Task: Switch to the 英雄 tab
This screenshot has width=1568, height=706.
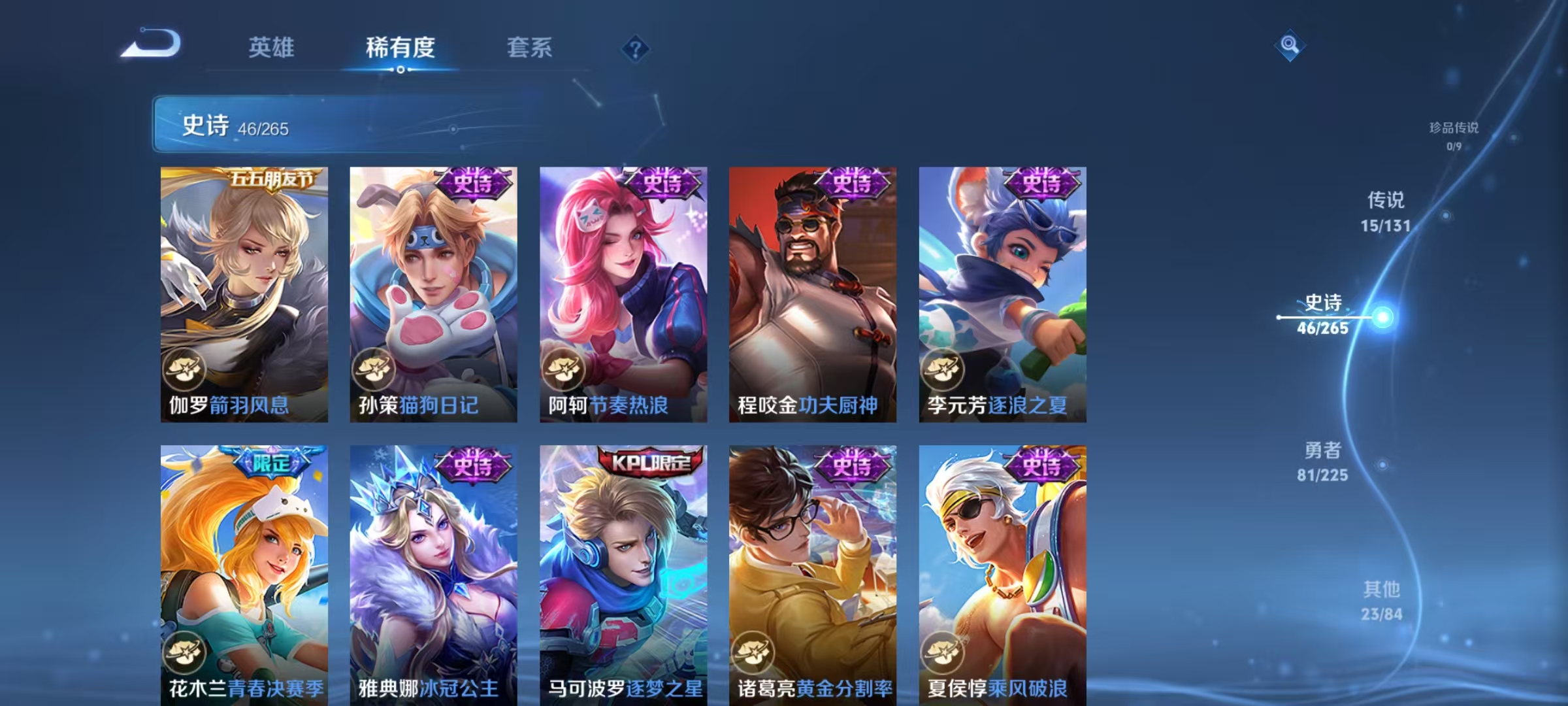Action: click(x=272, y=48)
